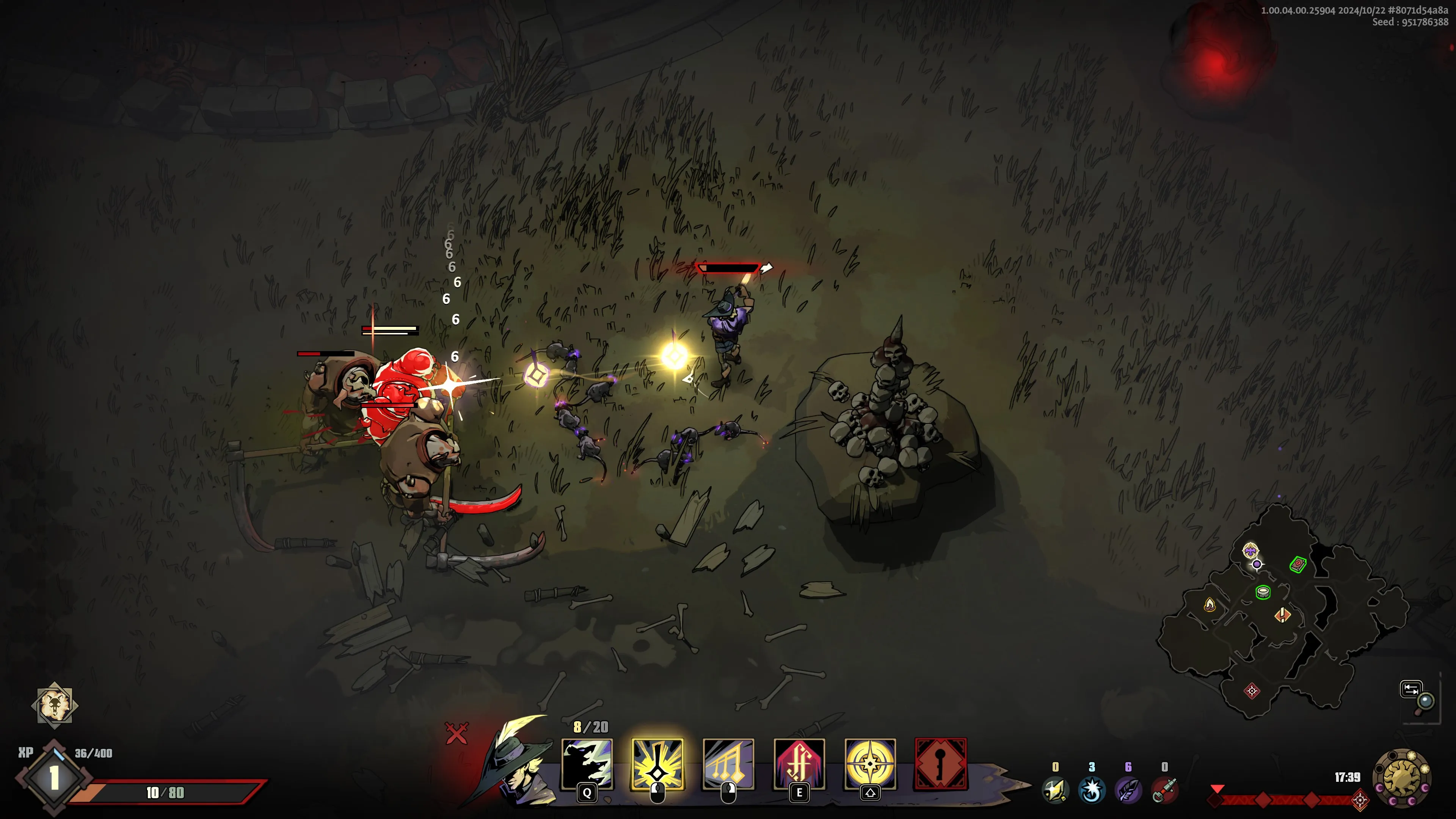Select the flame marker on minimap
Image resolution: width=1456 pixels, height=819 pixels.
[x=1210, y=605]
